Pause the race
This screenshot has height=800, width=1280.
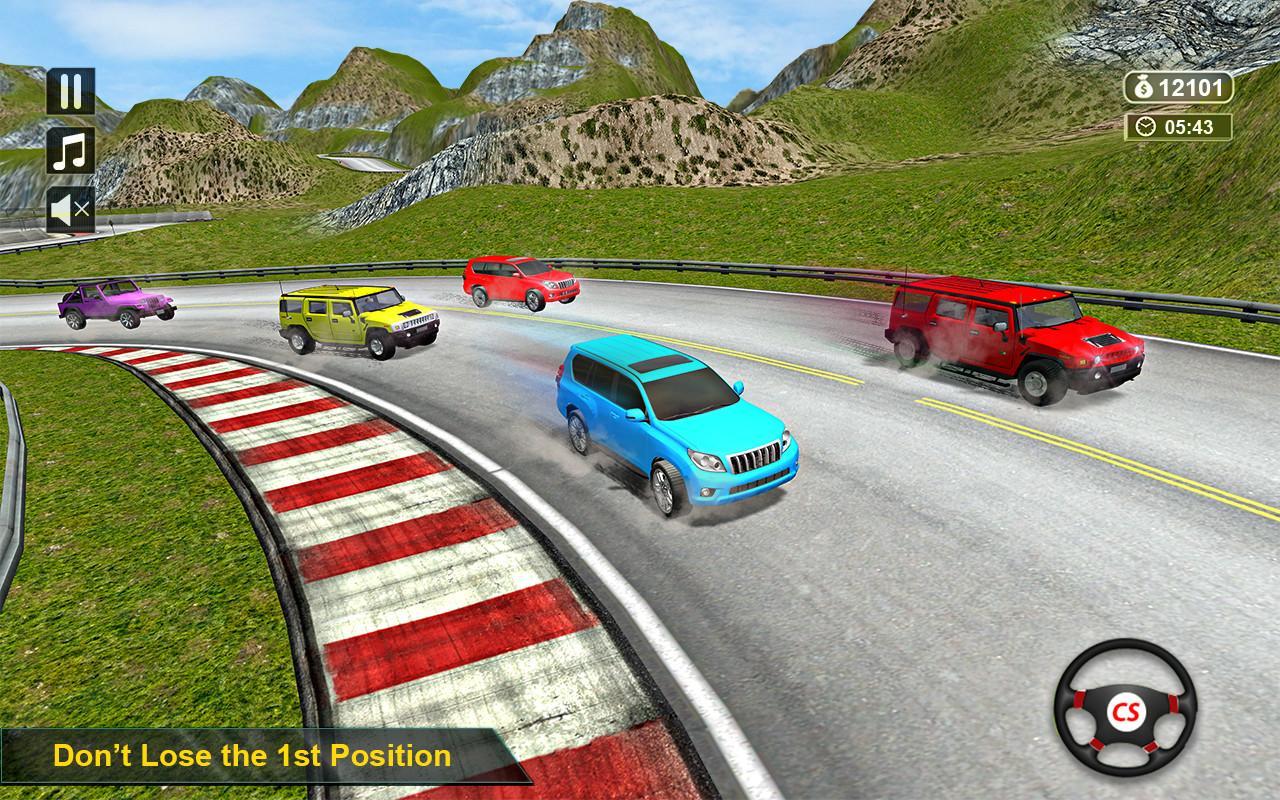click(71, 91)
